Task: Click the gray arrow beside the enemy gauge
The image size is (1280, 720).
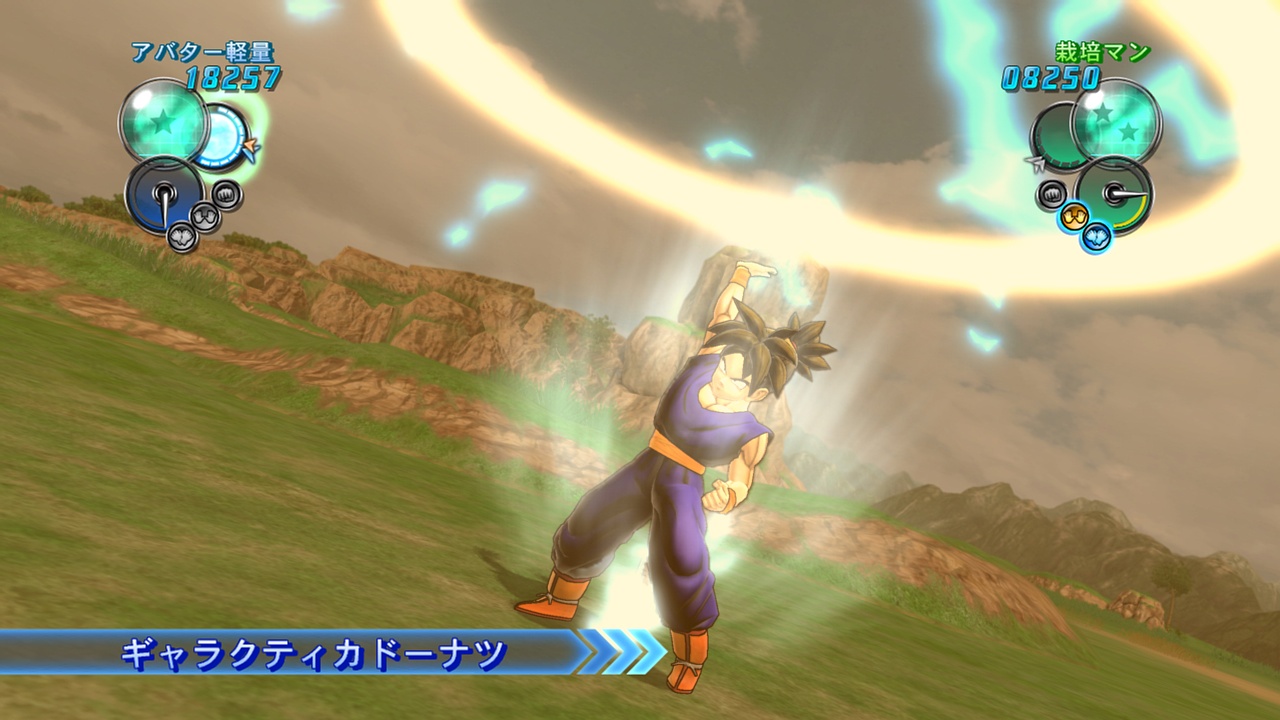Action: pyautogui.click(x=1034, y=162)
